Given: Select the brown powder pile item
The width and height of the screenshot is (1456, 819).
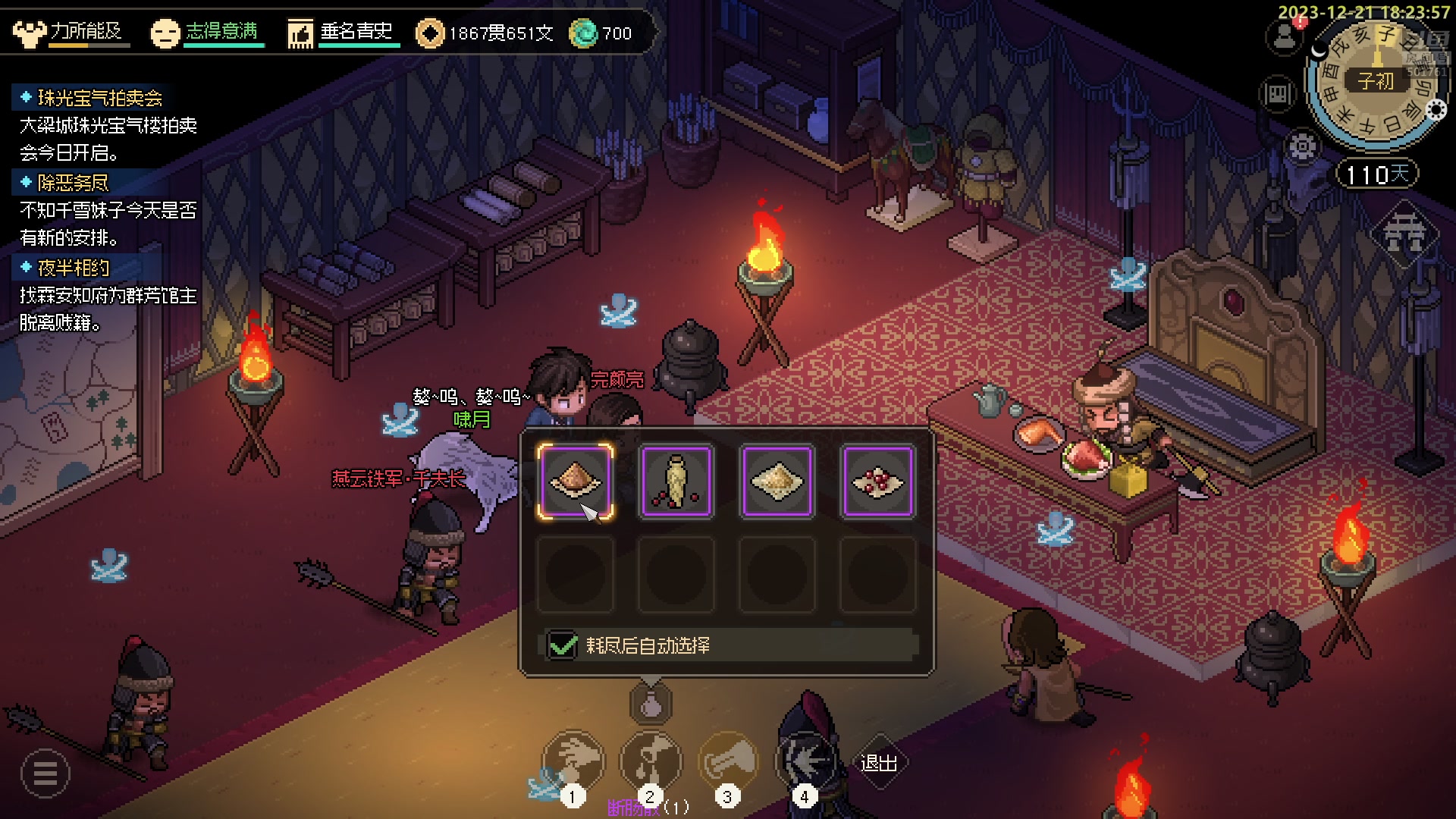Looking at the screenshot, I should tap(576, 482).
